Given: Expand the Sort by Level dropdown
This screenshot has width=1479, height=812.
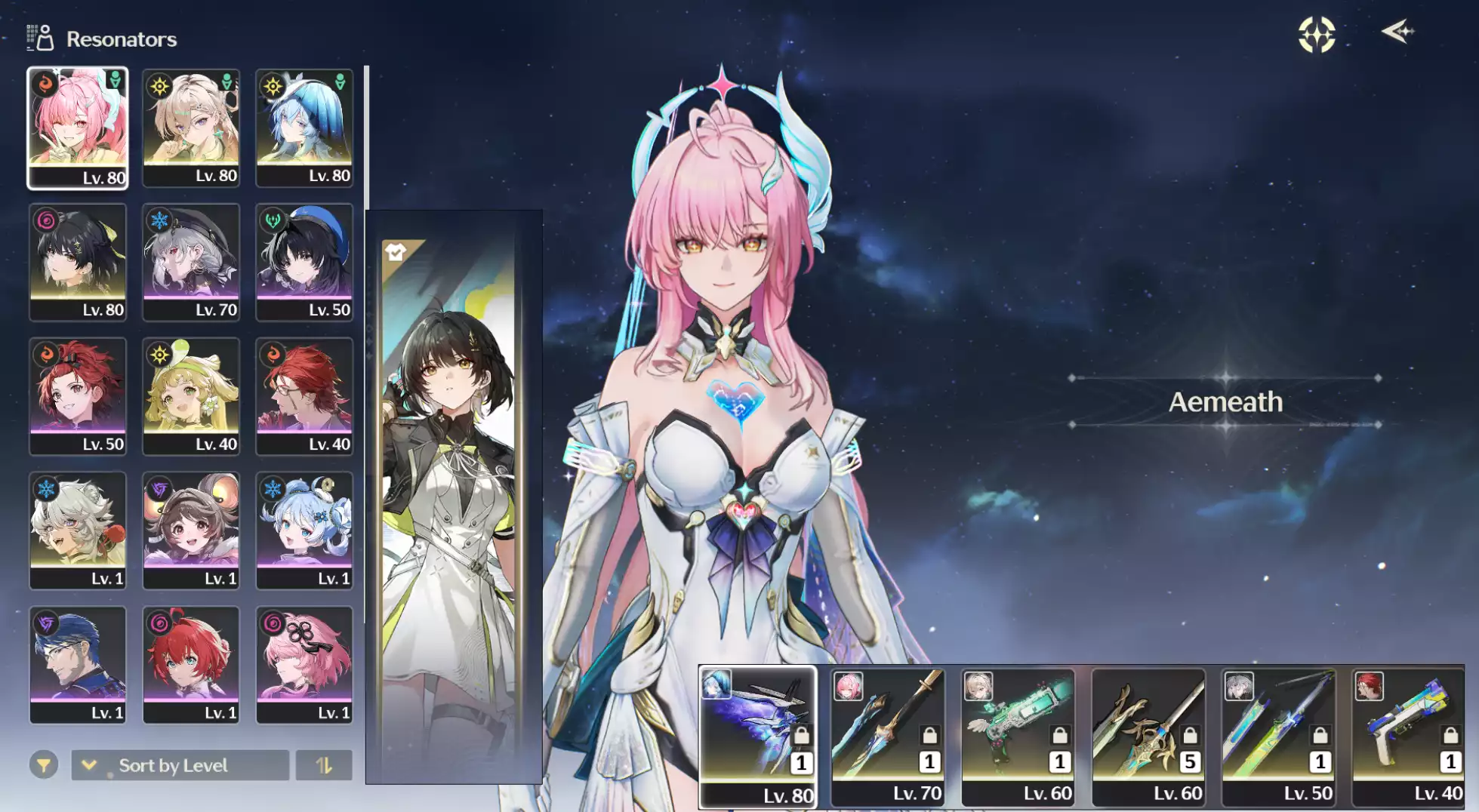Looking at the screenshot, I should [x=90, y=764].
